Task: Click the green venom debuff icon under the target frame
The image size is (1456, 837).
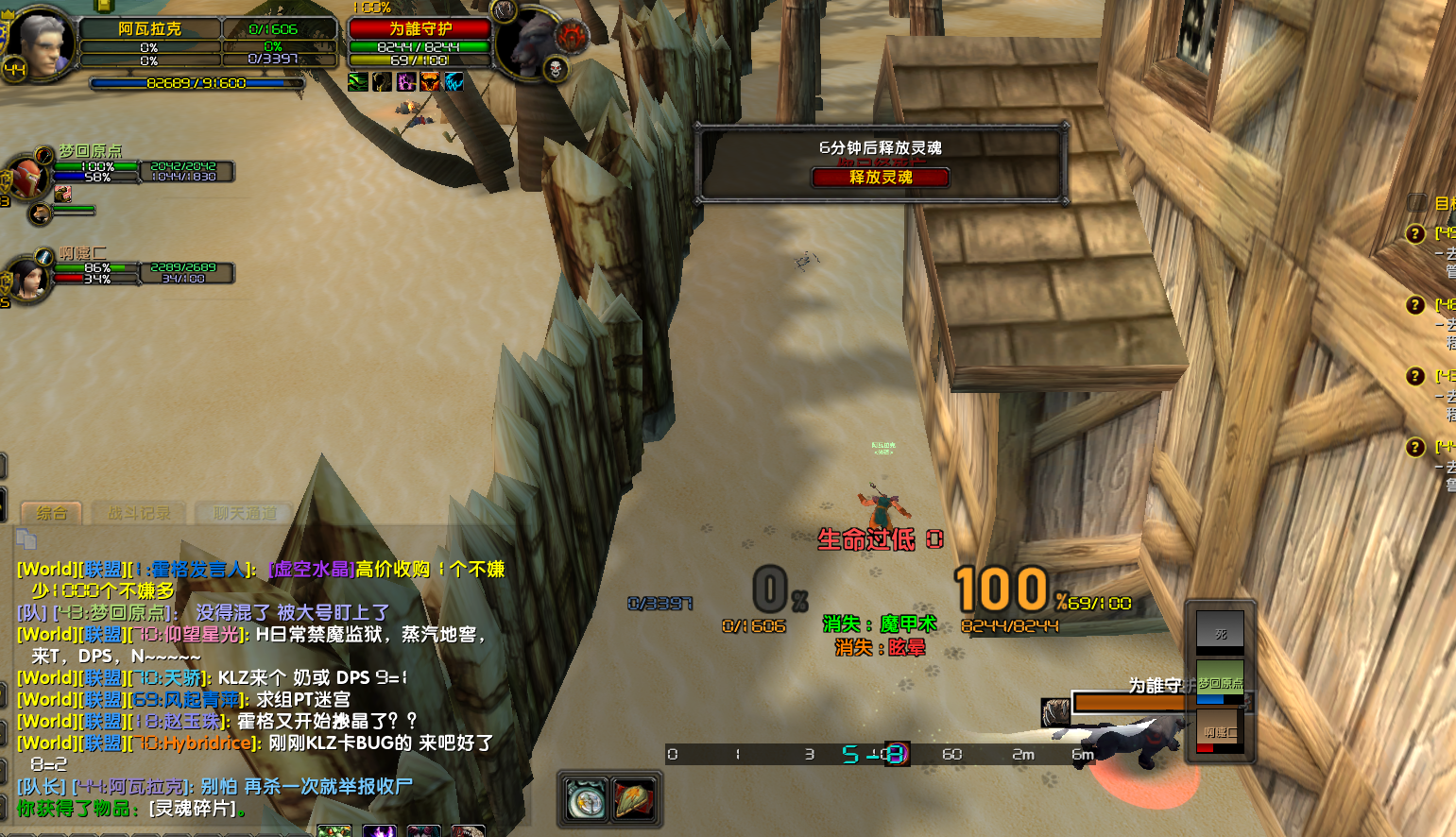Action: pos(357,82)
